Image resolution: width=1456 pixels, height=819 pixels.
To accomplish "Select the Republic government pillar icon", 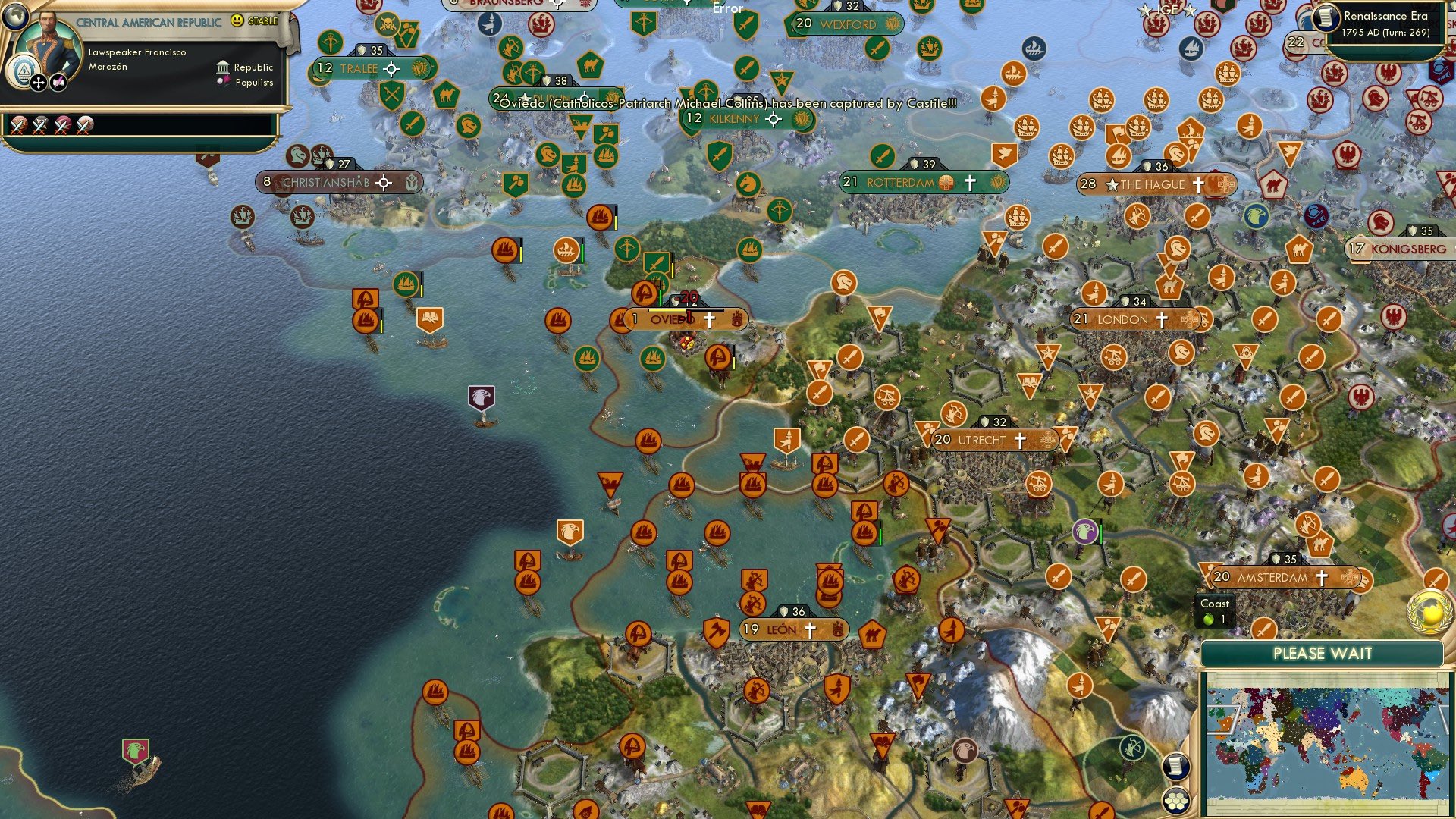I will (224, 67).
